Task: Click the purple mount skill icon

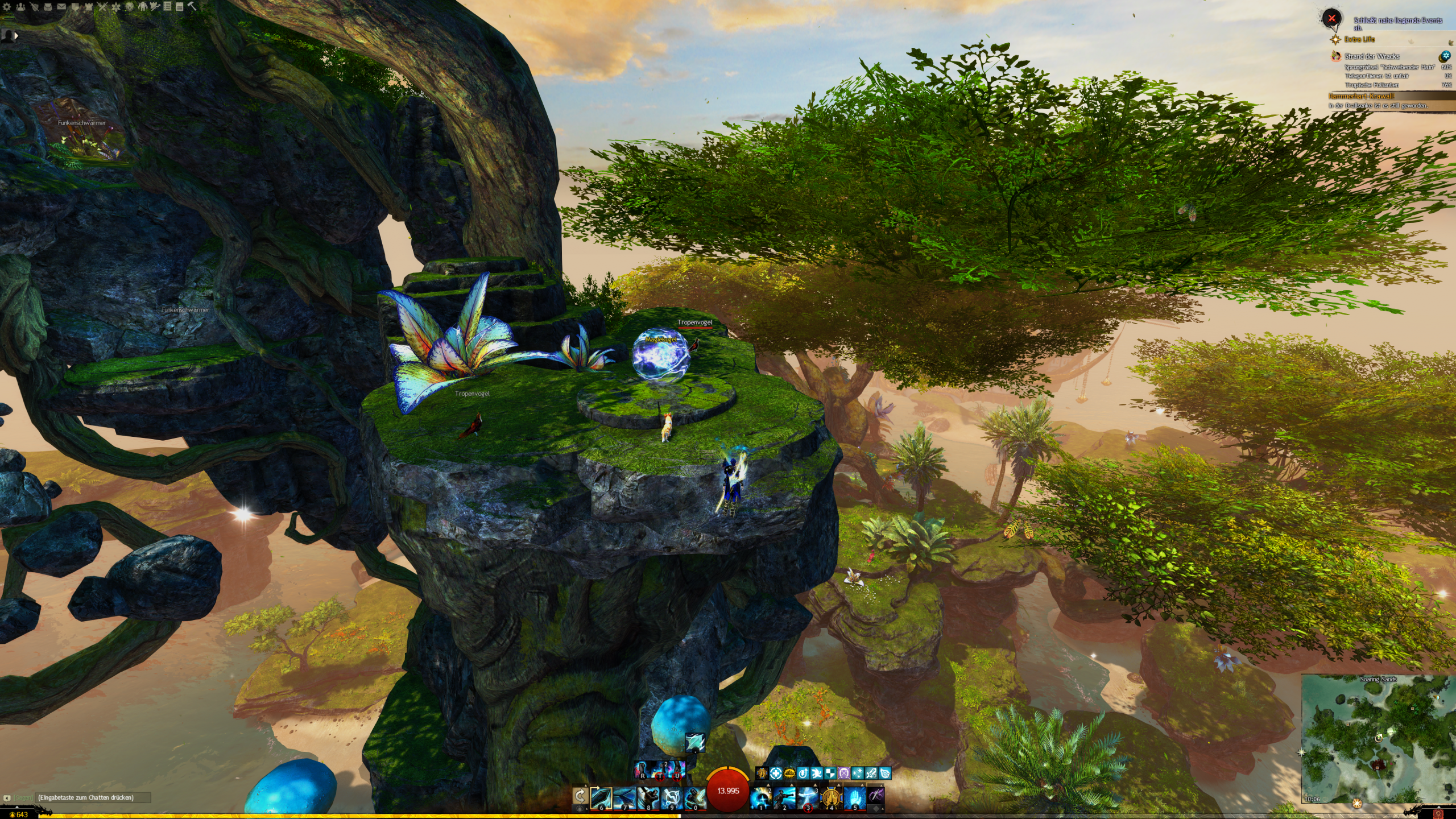Action: [x=876, y=796]
